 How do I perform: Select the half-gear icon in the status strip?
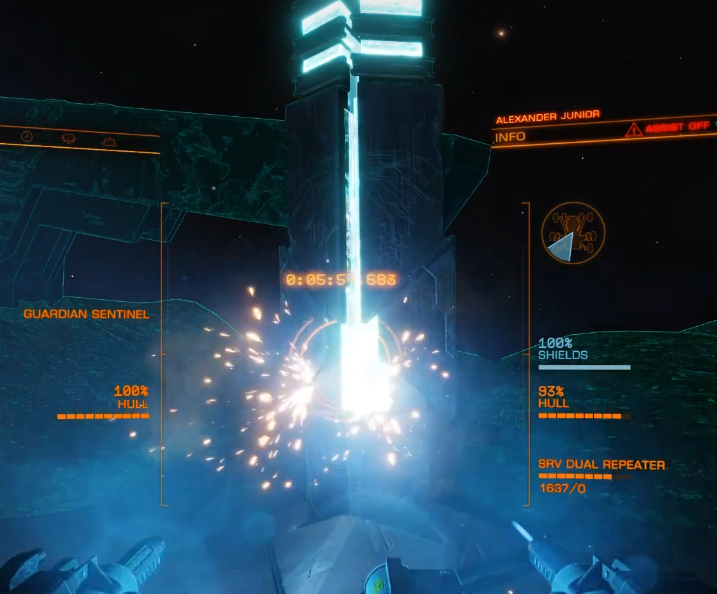(111, 140)
